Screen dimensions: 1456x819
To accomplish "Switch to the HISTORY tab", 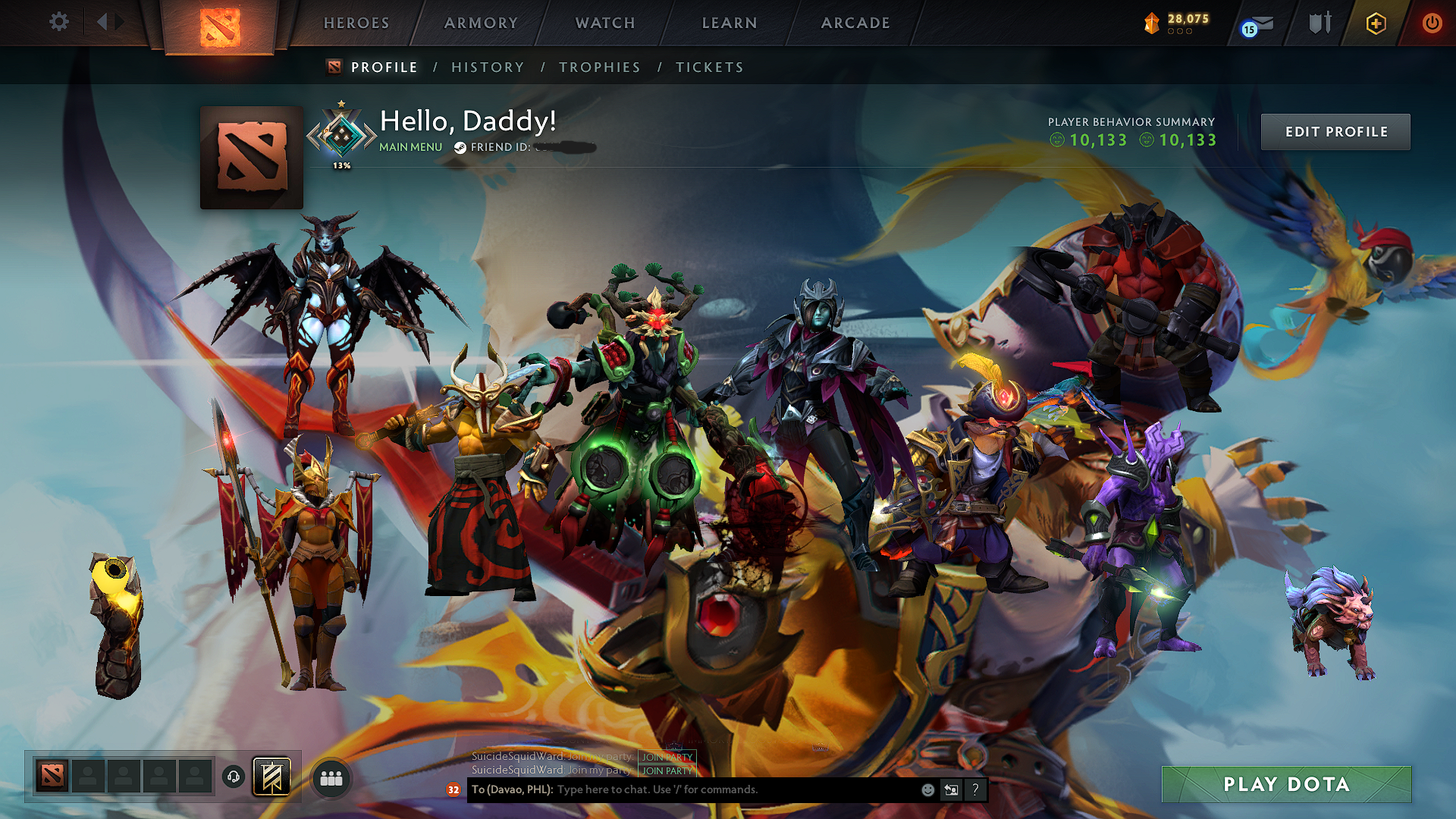I will [487, 67].
